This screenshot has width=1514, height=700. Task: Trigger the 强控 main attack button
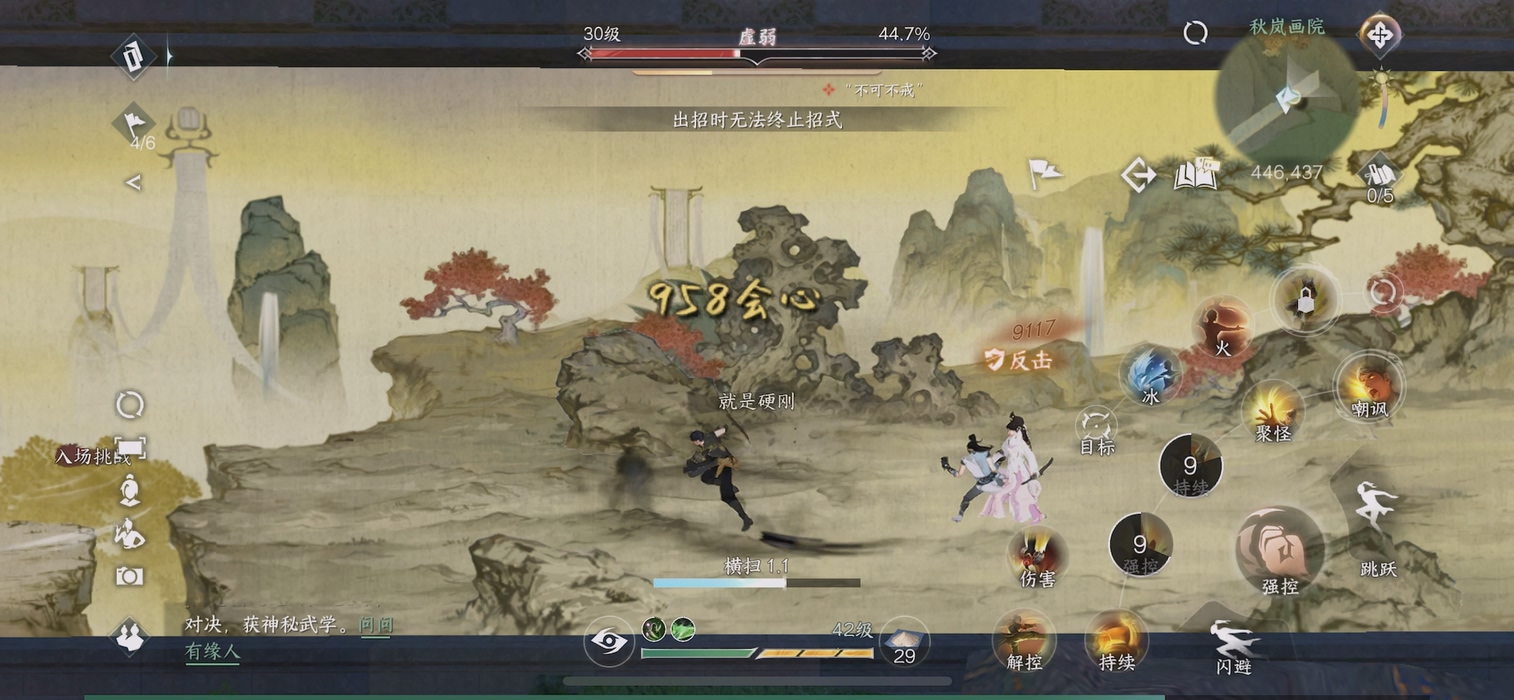[1279, 550]
